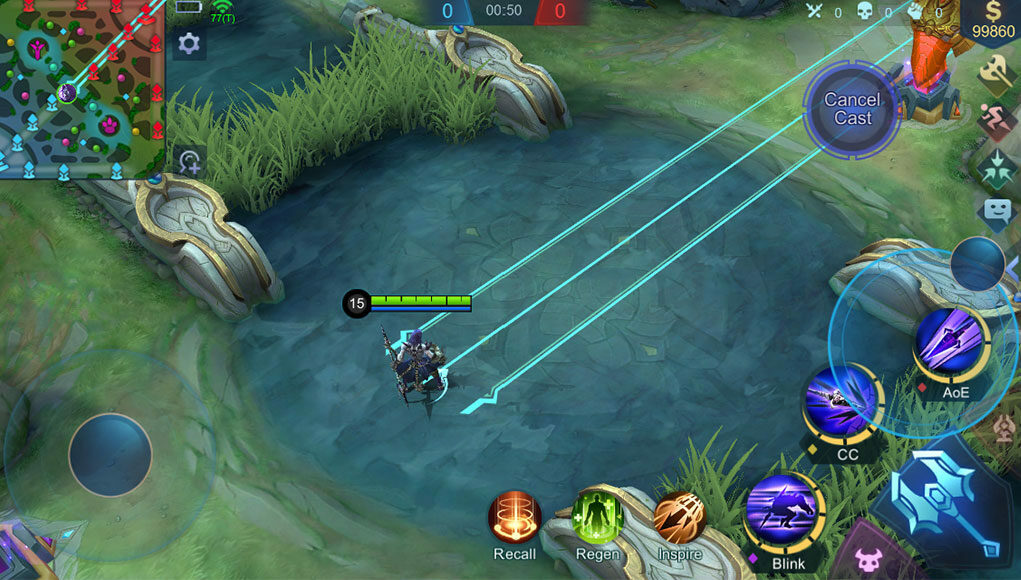
Task: Activate the Regen ability
Action: point(597,517)
